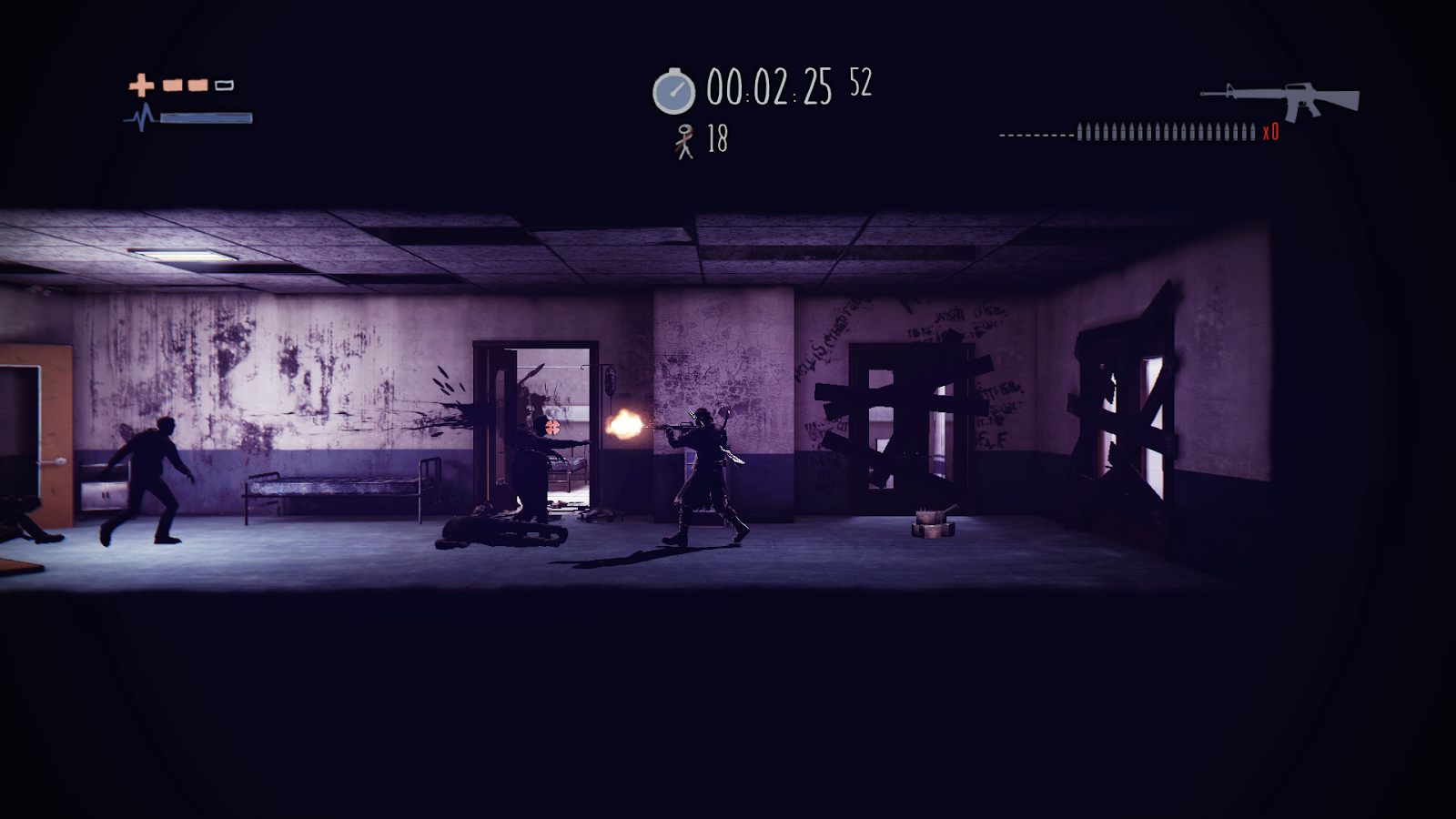Click the last bullet in the ammo strip

point(1253,134)
